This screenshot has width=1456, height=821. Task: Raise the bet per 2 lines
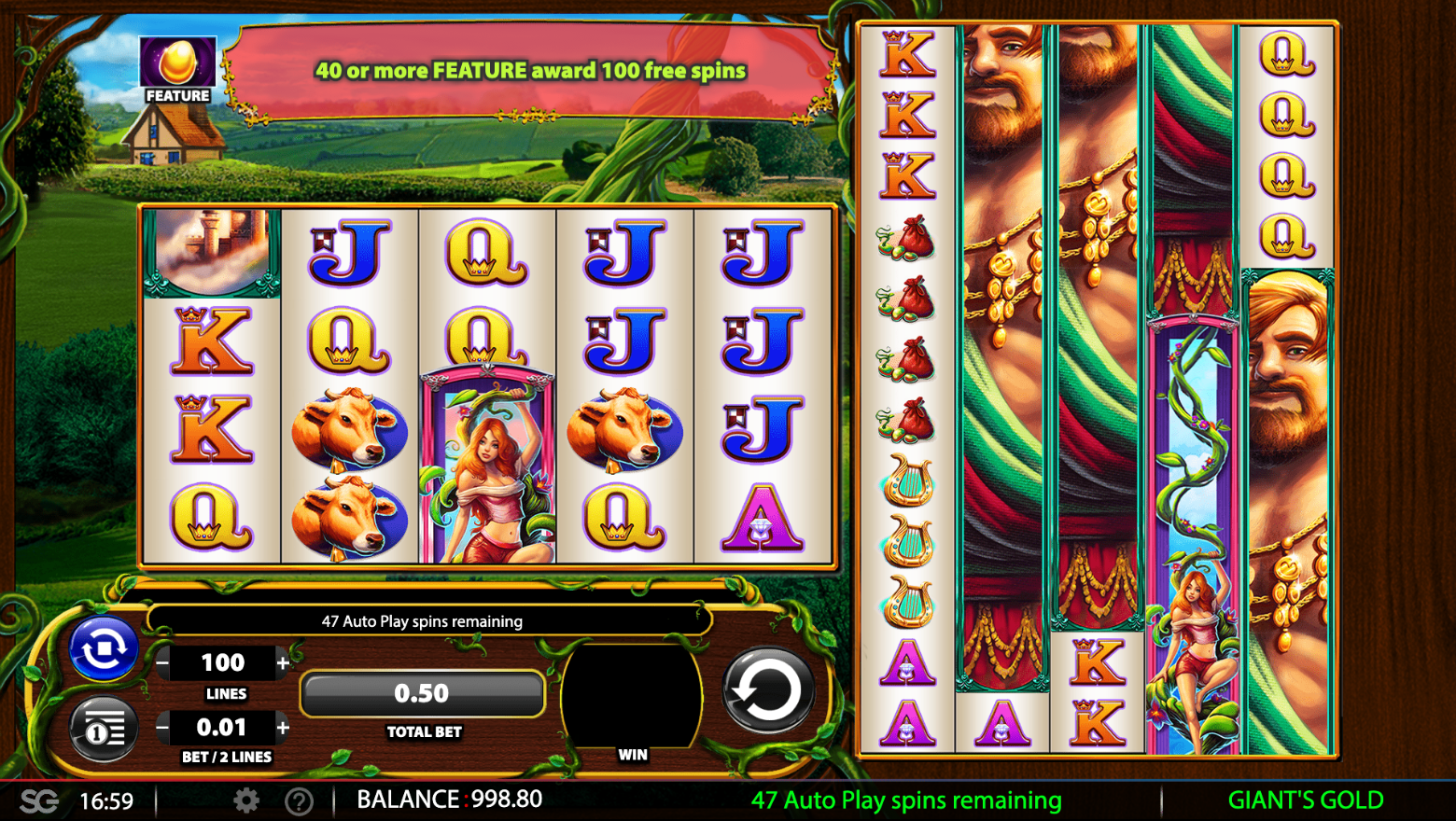click(283, 727)
